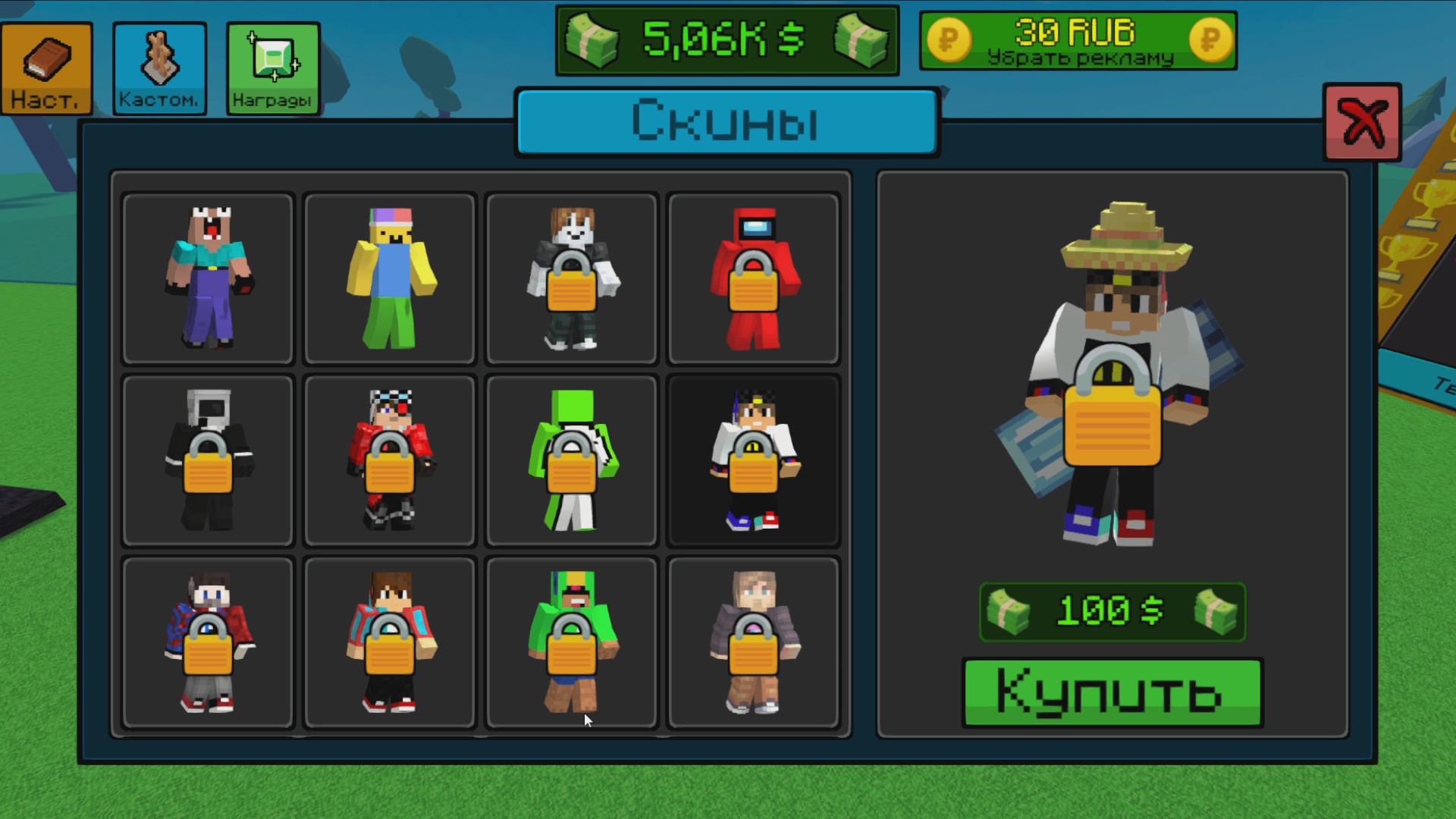Select the locked Leon Brawl Stars skin
This screenshot has height=819, width=1456.
pos(571,643)
